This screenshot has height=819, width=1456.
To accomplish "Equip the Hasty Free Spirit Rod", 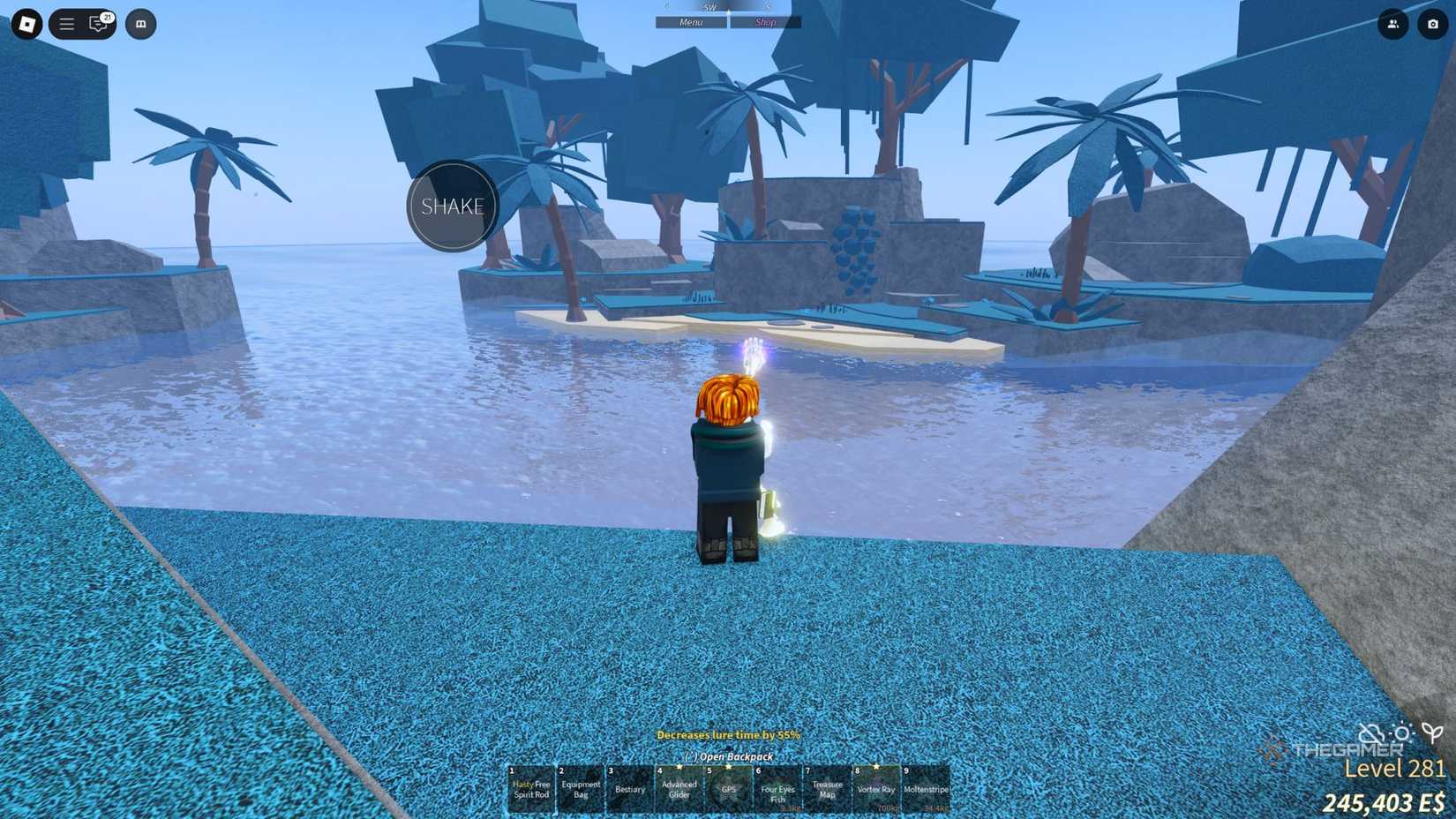I will click(532, 788).
